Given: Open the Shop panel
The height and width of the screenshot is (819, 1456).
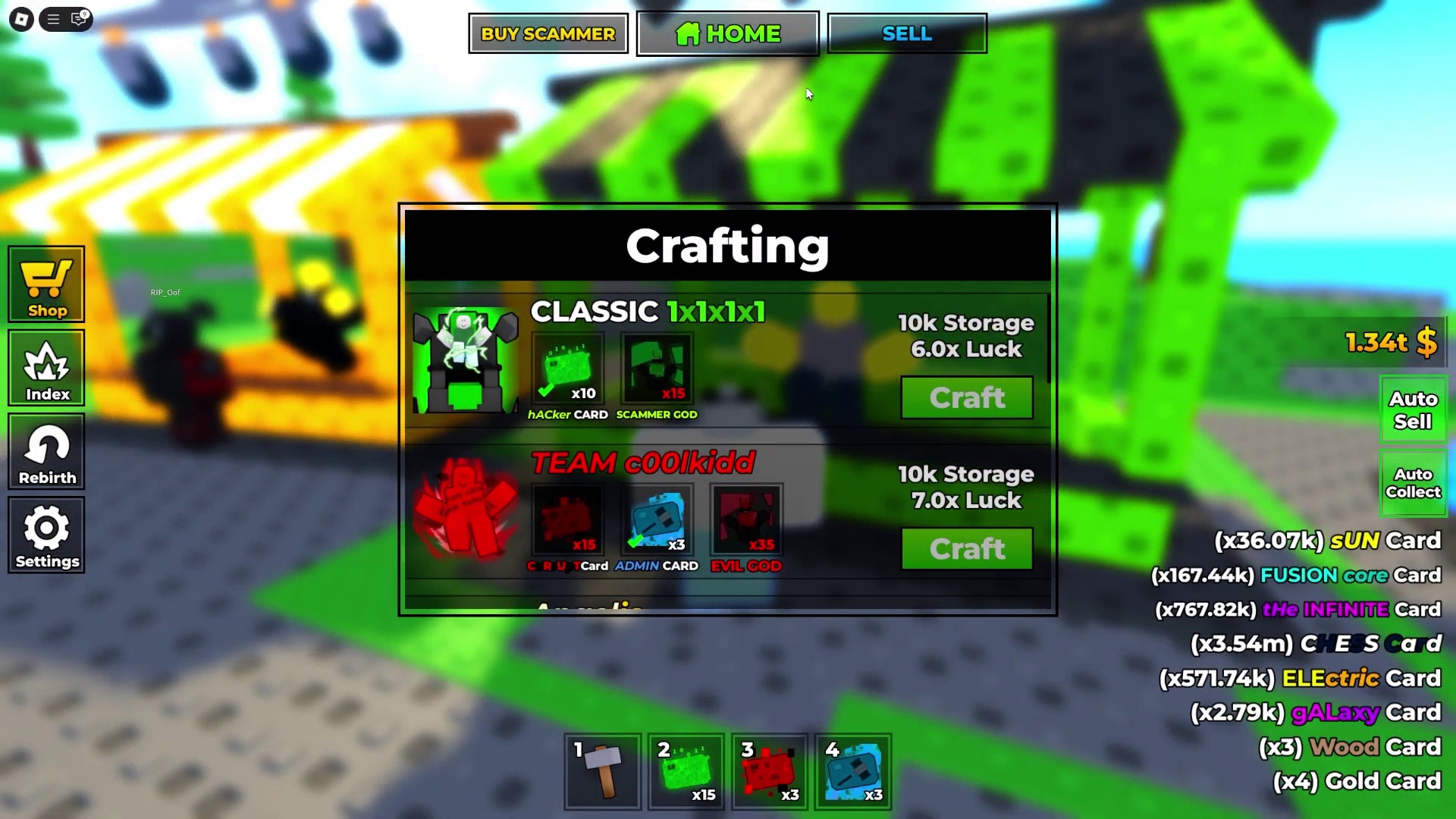Looking at the screenshot, I should click(x=47, y=285).
